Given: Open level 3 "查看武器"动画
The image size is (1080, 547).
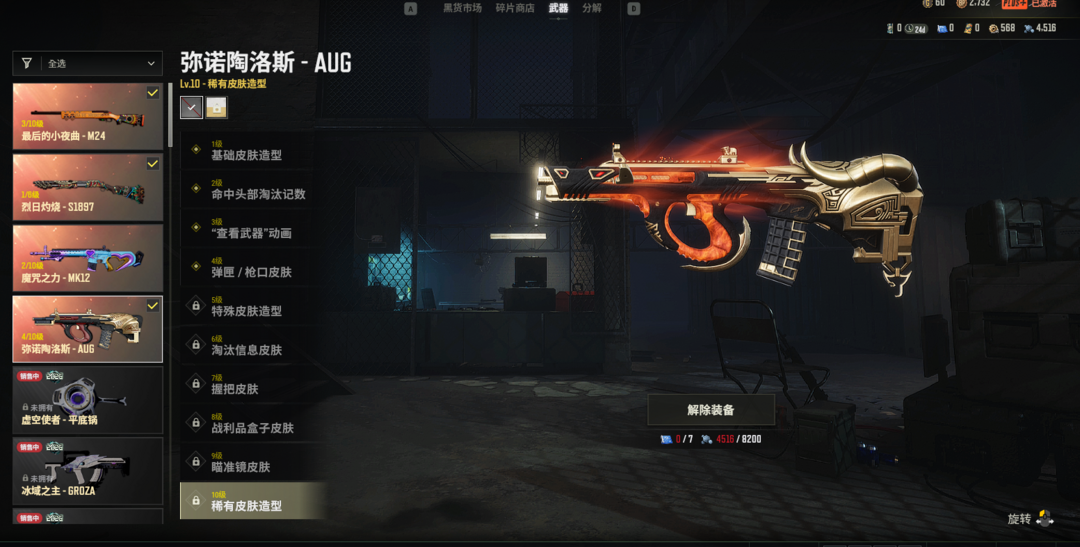Looking at the screenshot, I should (250, 229).
